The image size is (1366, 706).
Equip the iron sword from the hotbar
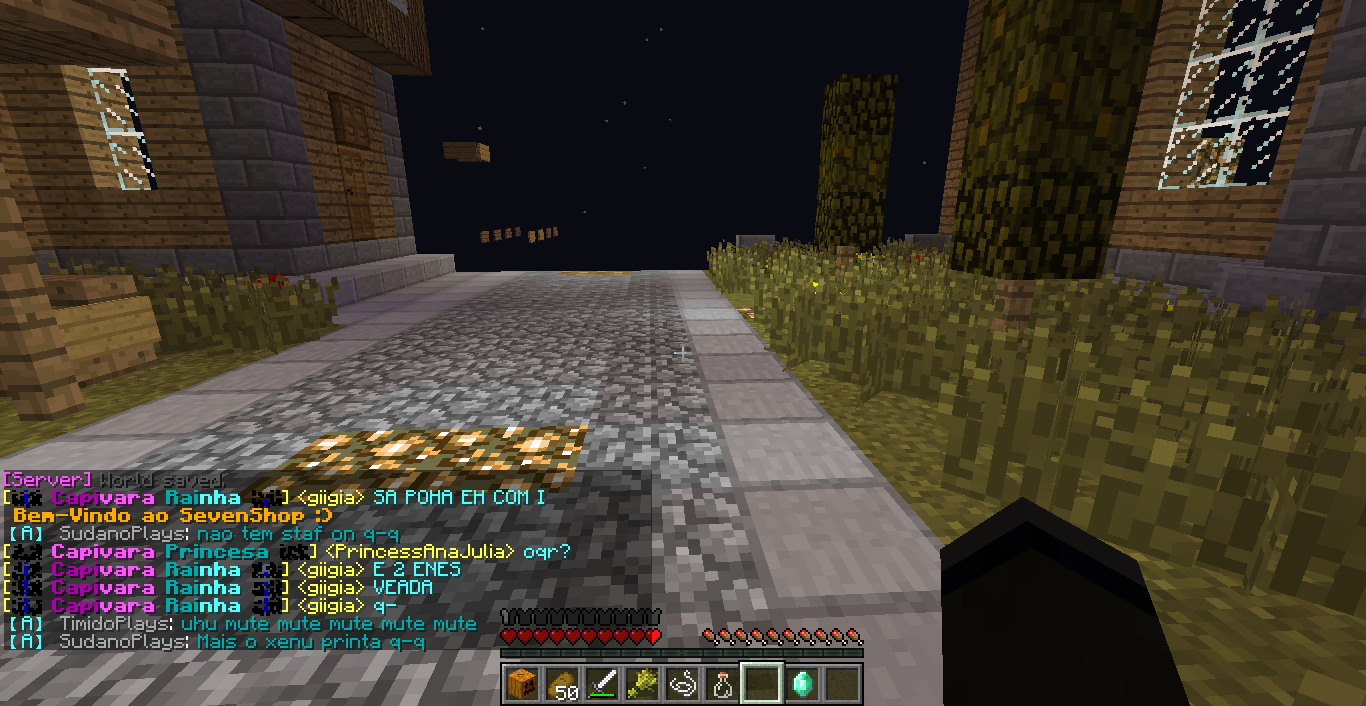pyautogui.click(x=602, y=684)
